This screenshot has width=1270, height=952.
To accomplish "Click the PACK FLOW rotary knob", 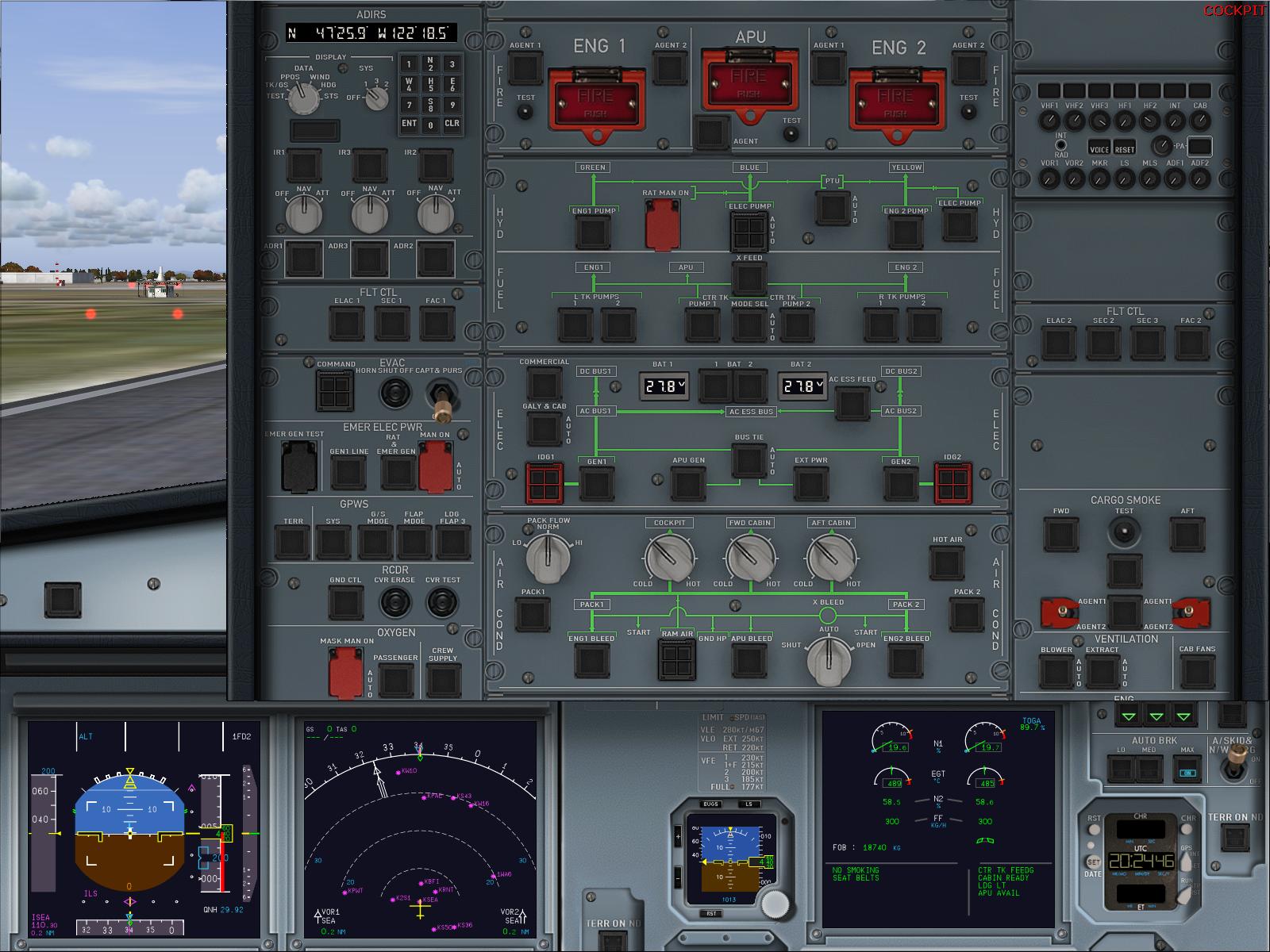I will [548, 557].
